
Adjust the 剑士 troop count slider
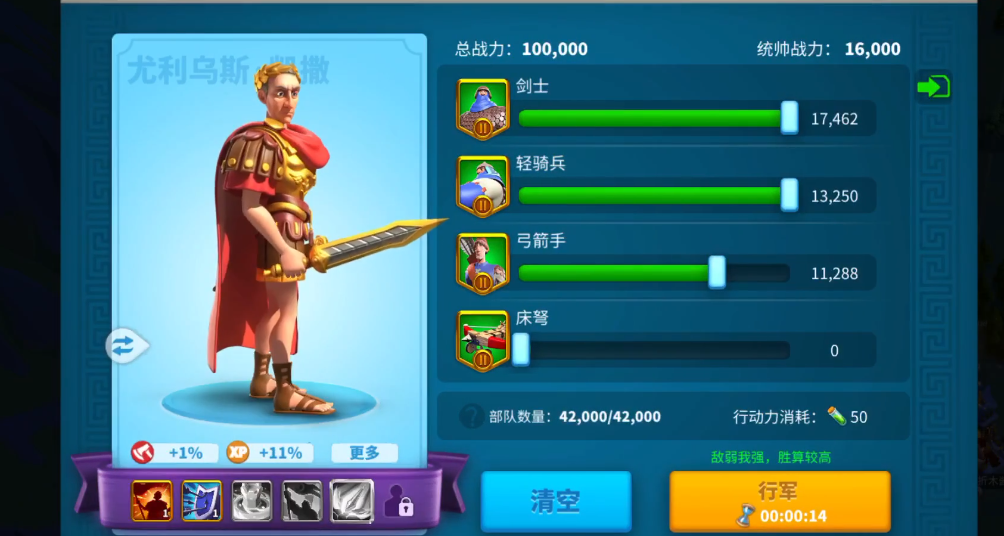(789, 118)
